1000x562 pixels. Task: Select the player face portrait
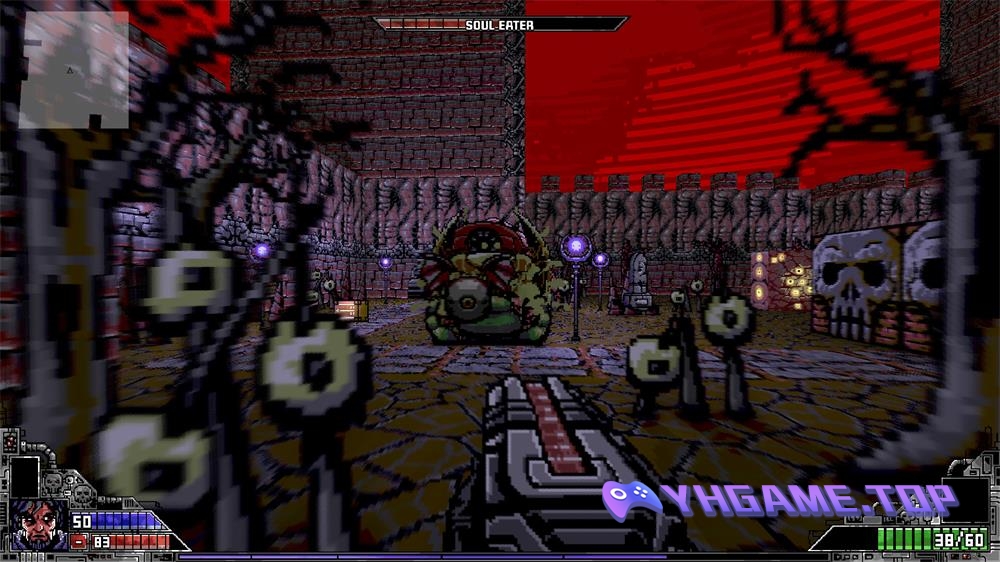point(38,525)
